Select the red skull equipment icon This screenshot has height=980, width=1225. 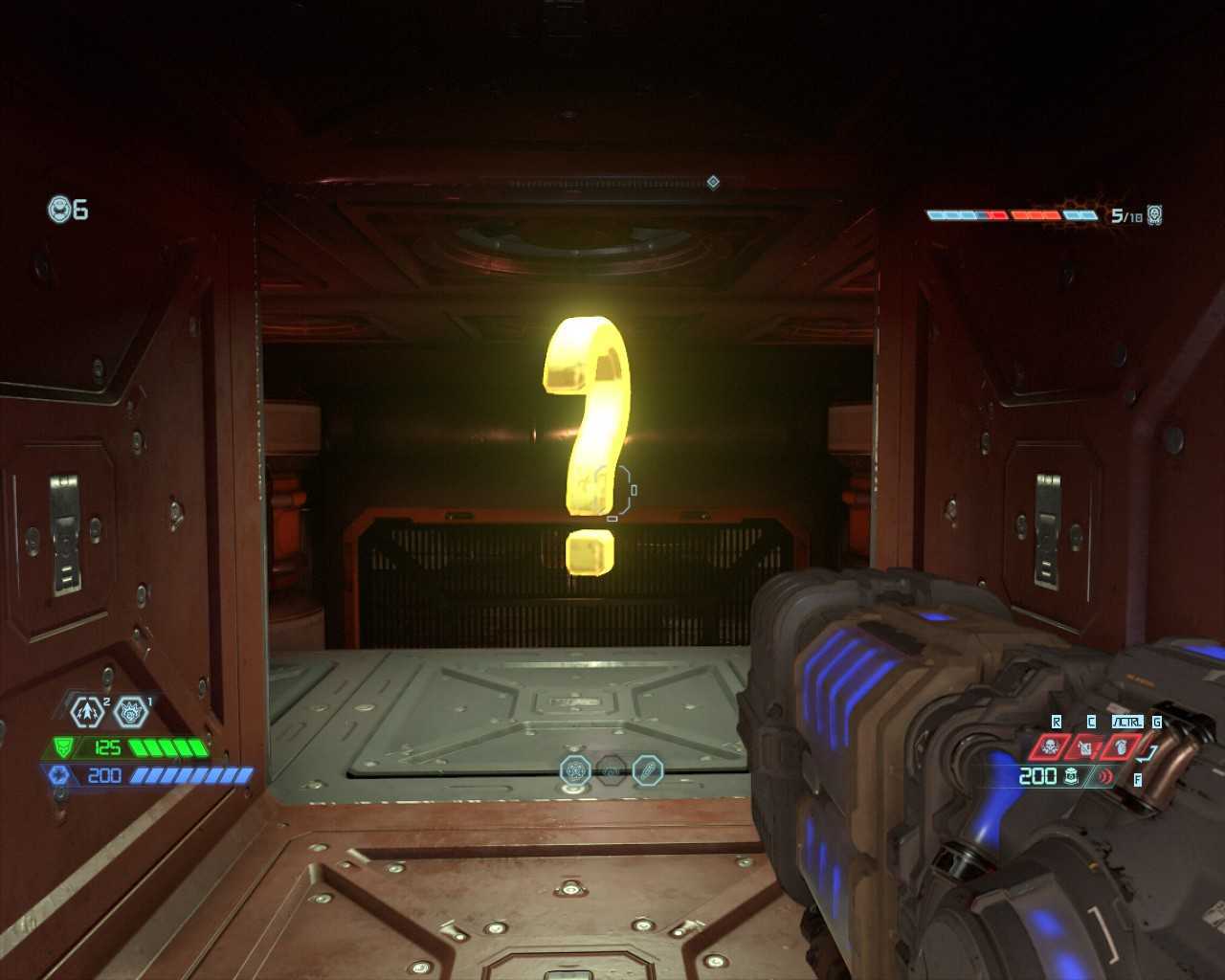coord(1050,746)
